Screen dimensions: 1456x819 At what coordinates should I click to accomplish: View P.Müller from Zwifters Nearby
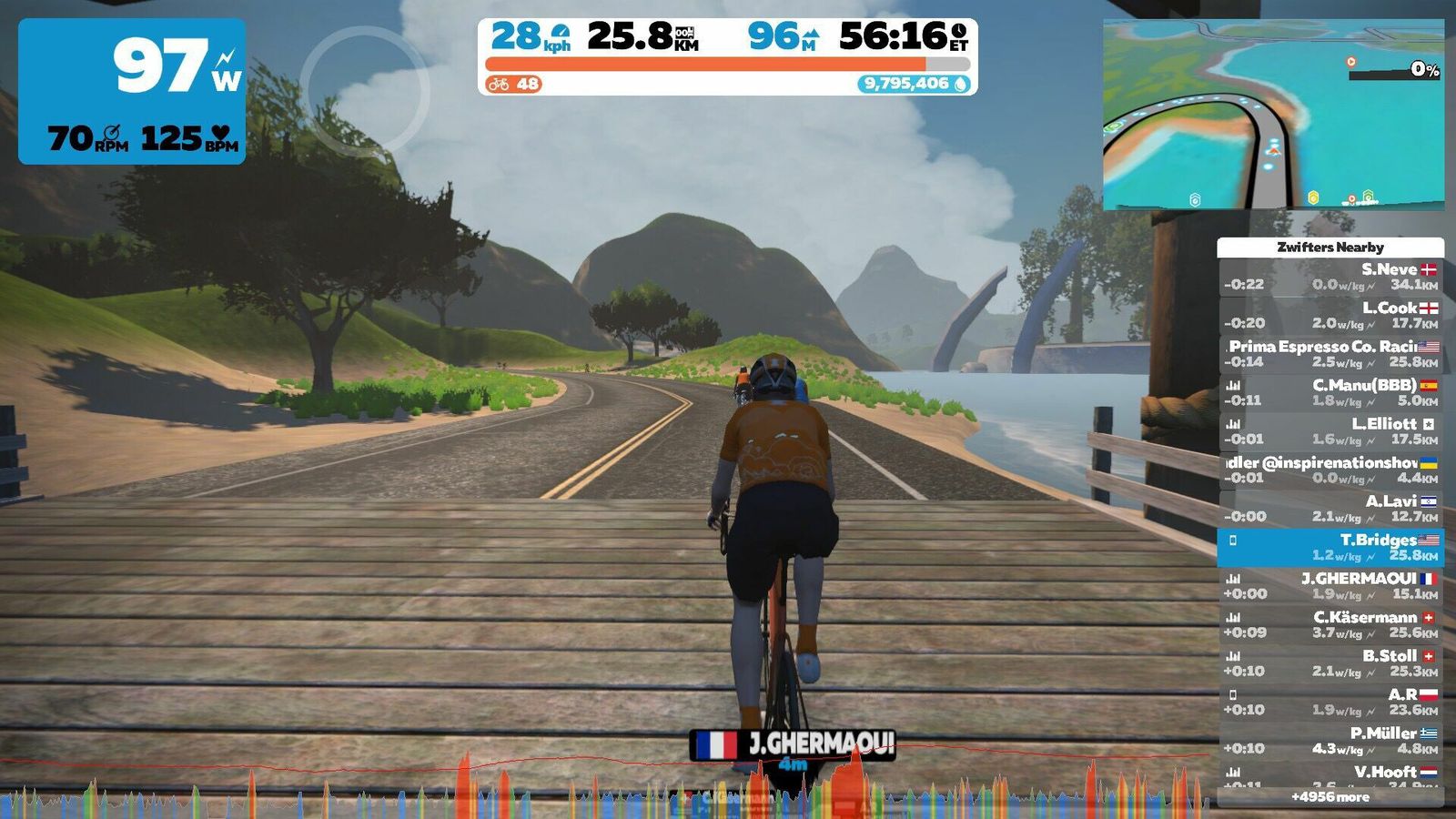1330,741
